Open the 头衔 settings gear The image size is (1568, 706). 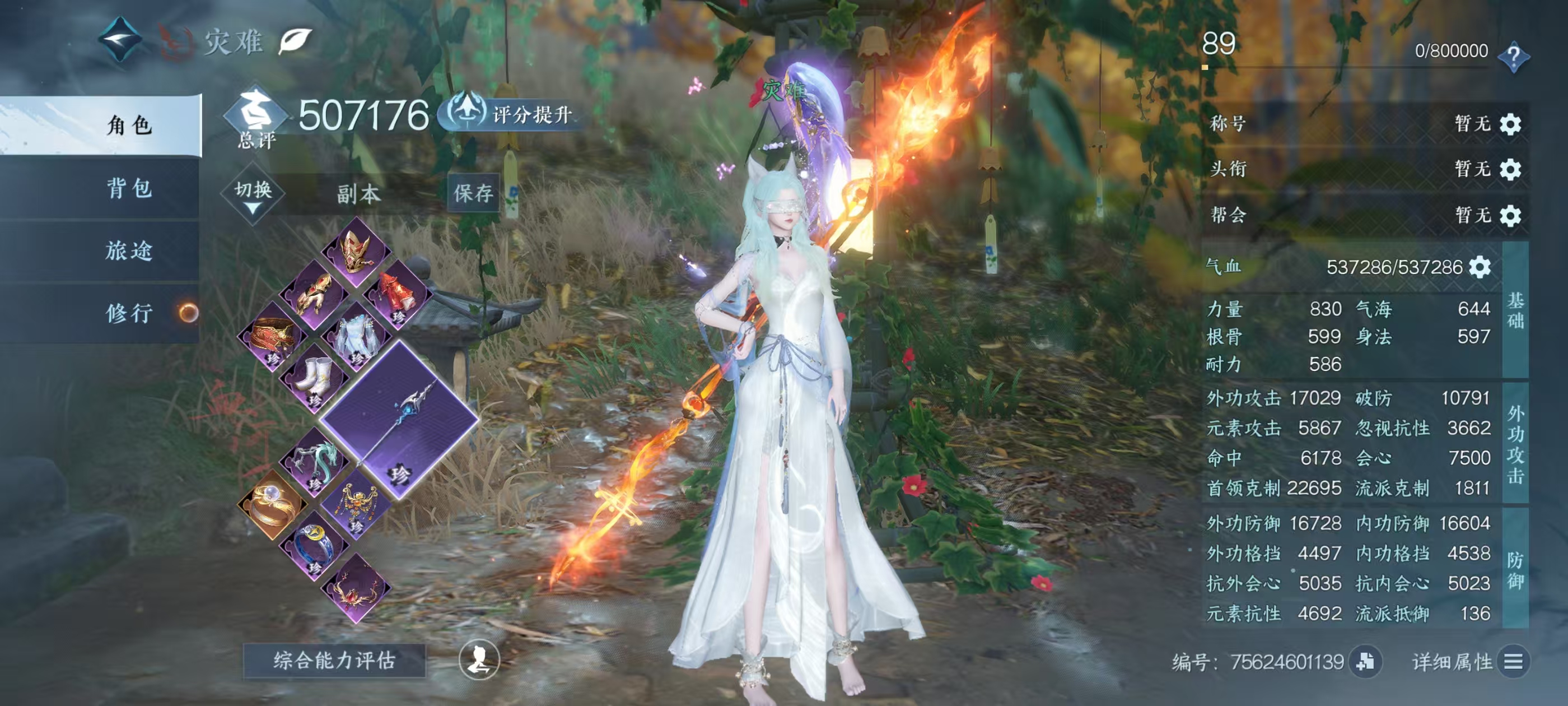tap(1510, 169)
